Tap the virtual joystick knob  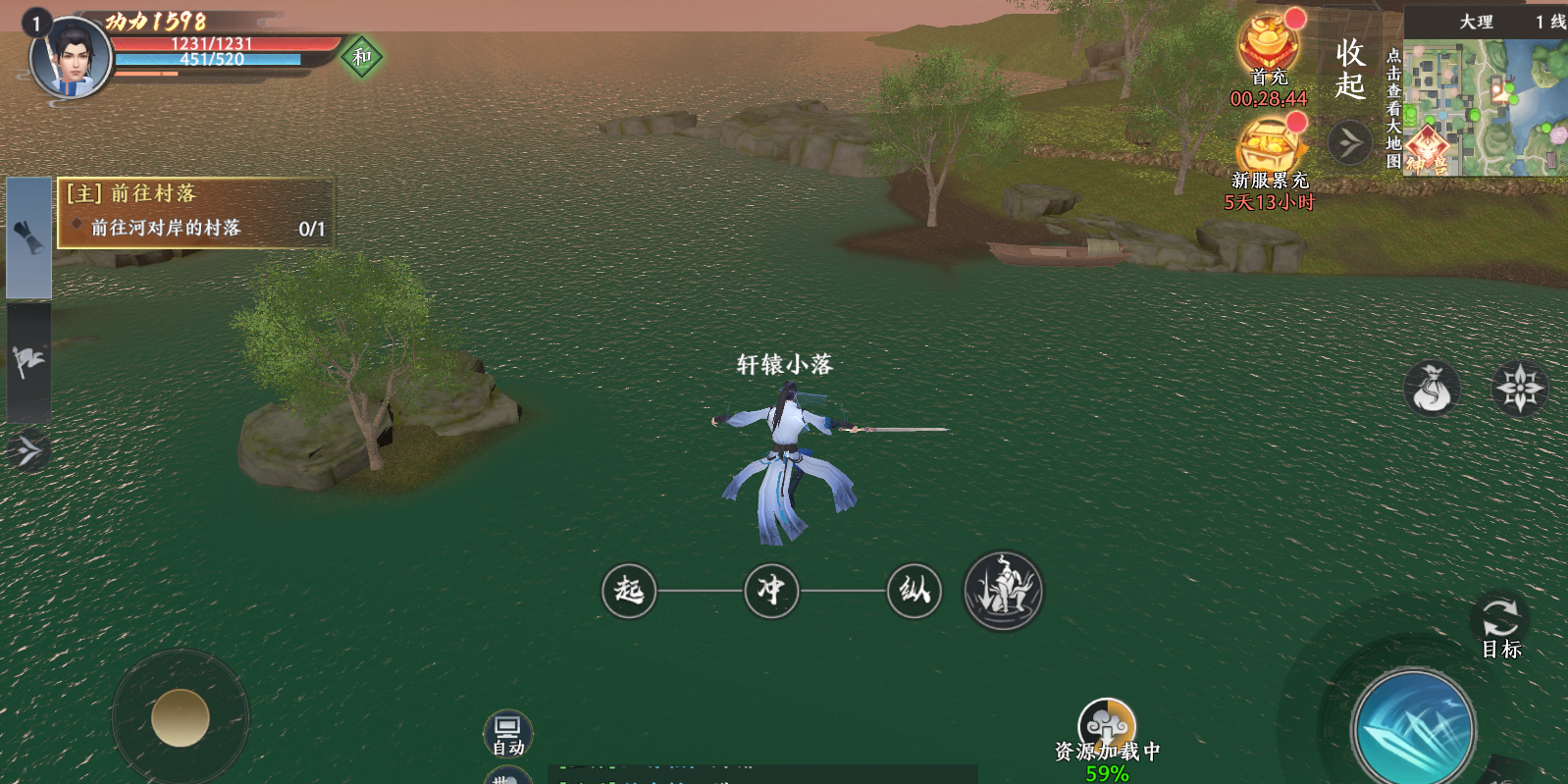[x=181, y=717]
